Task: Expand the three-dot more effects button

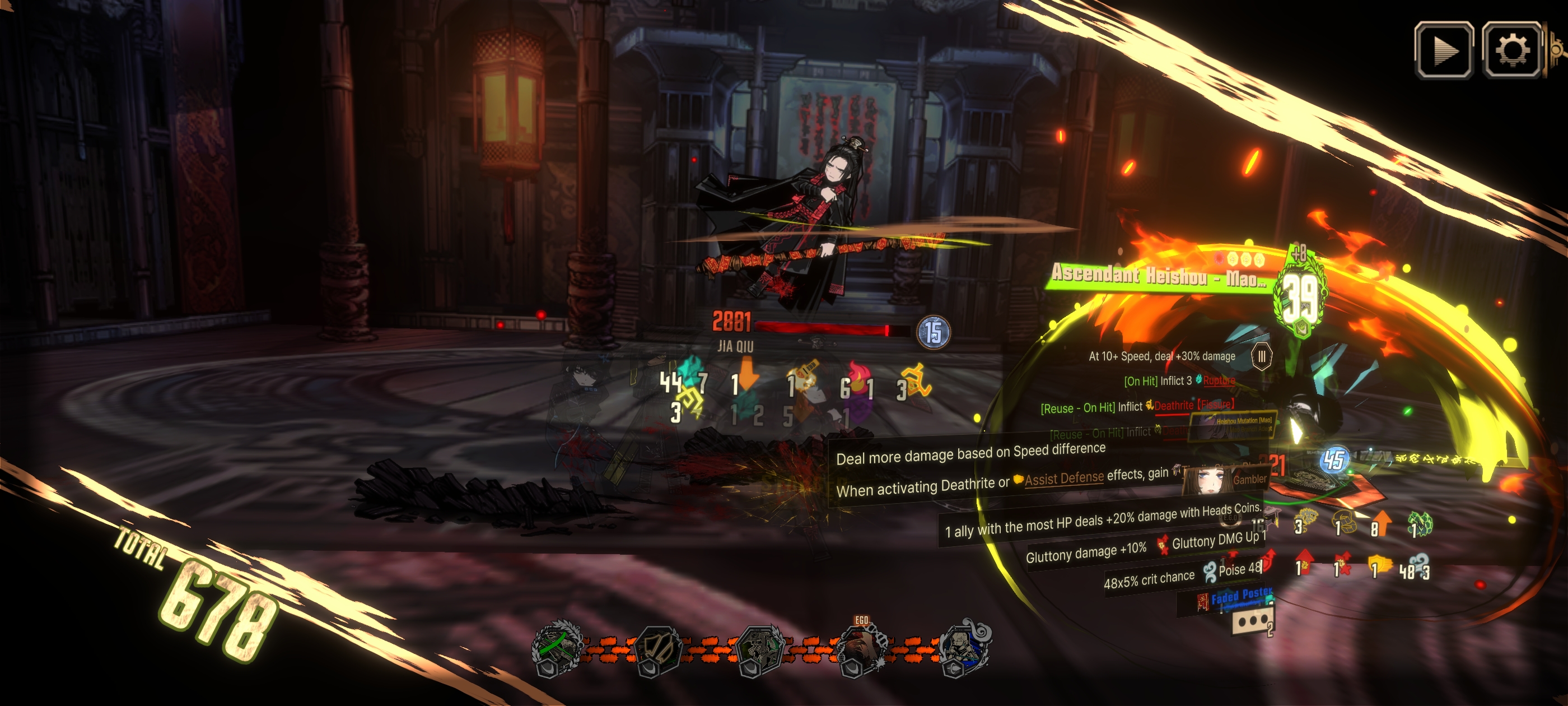Action: pos(1252,621)
